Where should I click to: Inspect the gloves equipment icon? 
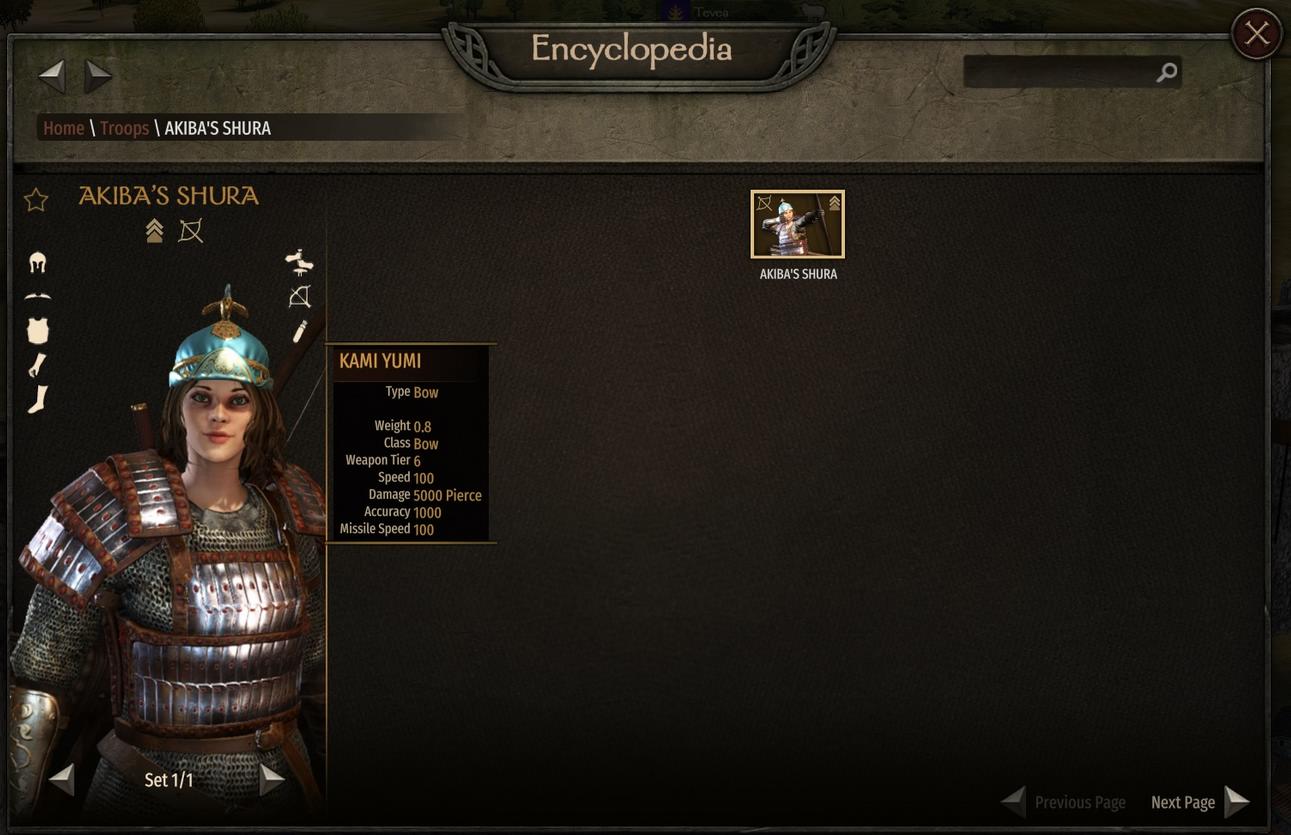(x=38, y=365)
